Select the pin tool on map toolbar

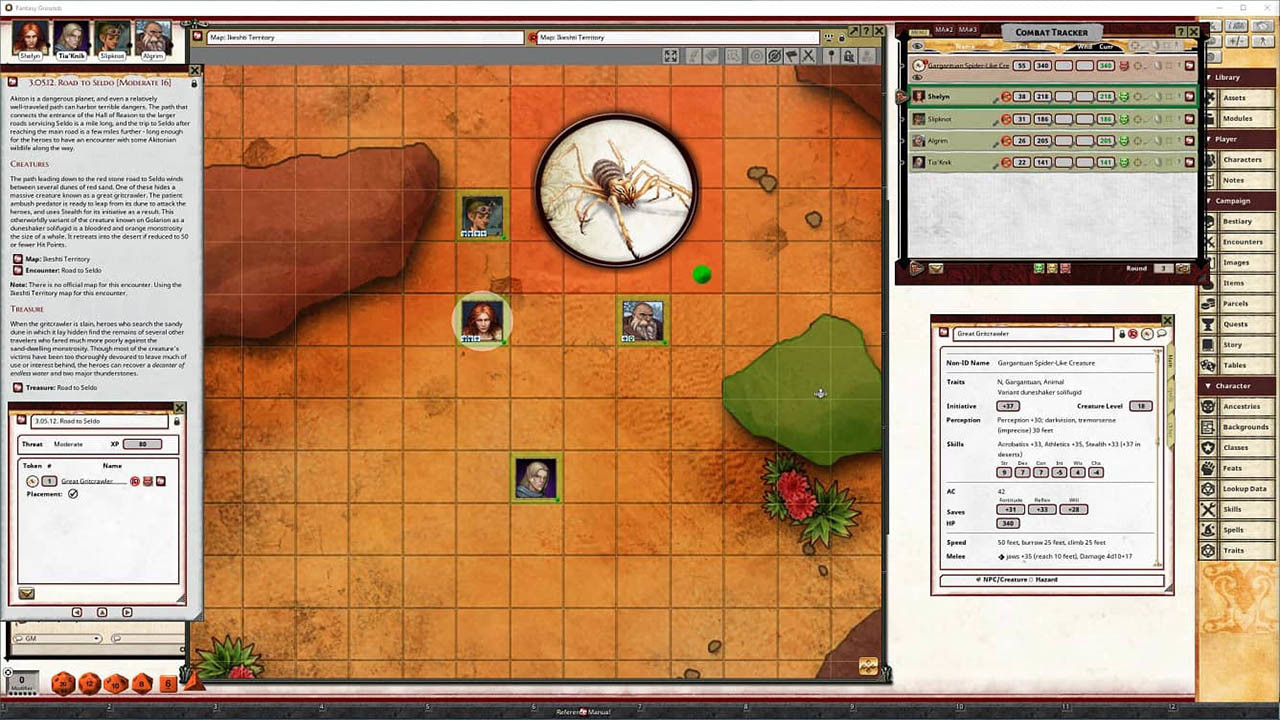(x=832, y=57)
